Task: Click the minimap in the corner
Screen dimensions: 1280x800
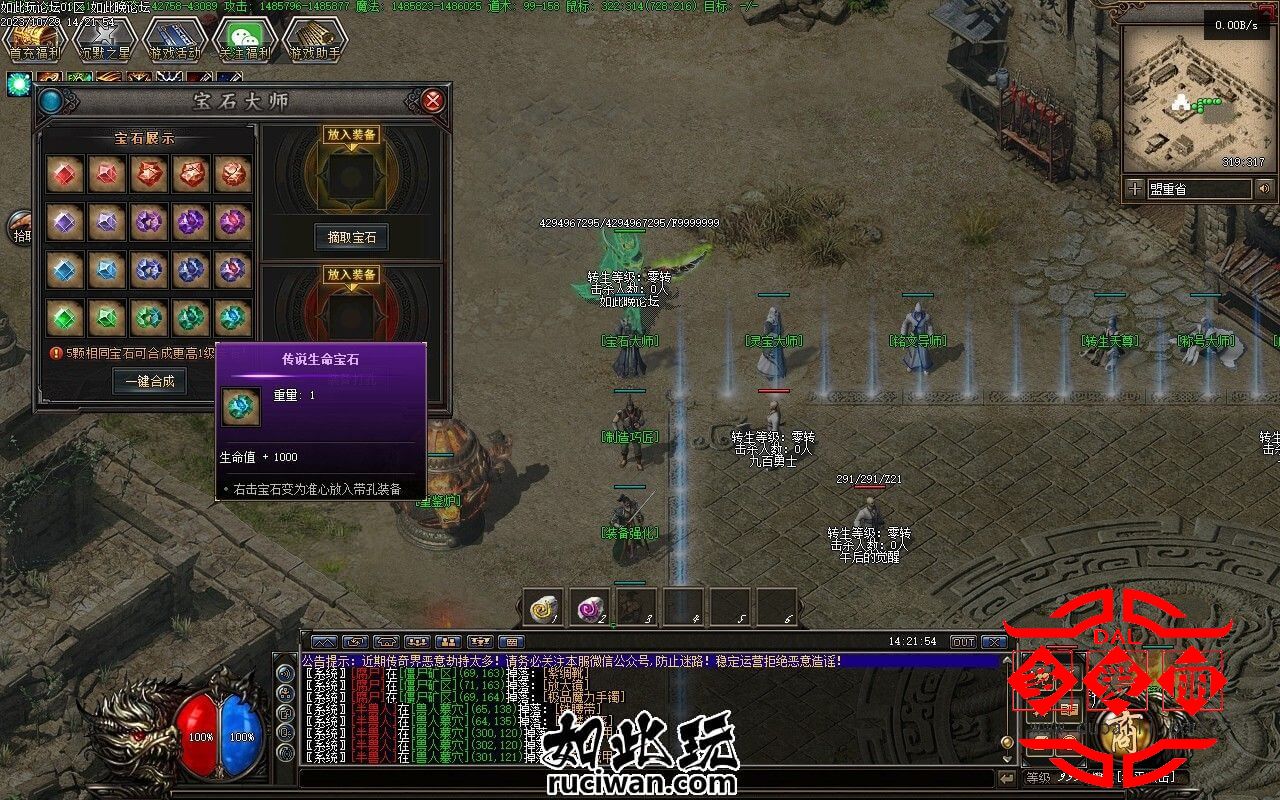Action: [x=1196, y=98]
